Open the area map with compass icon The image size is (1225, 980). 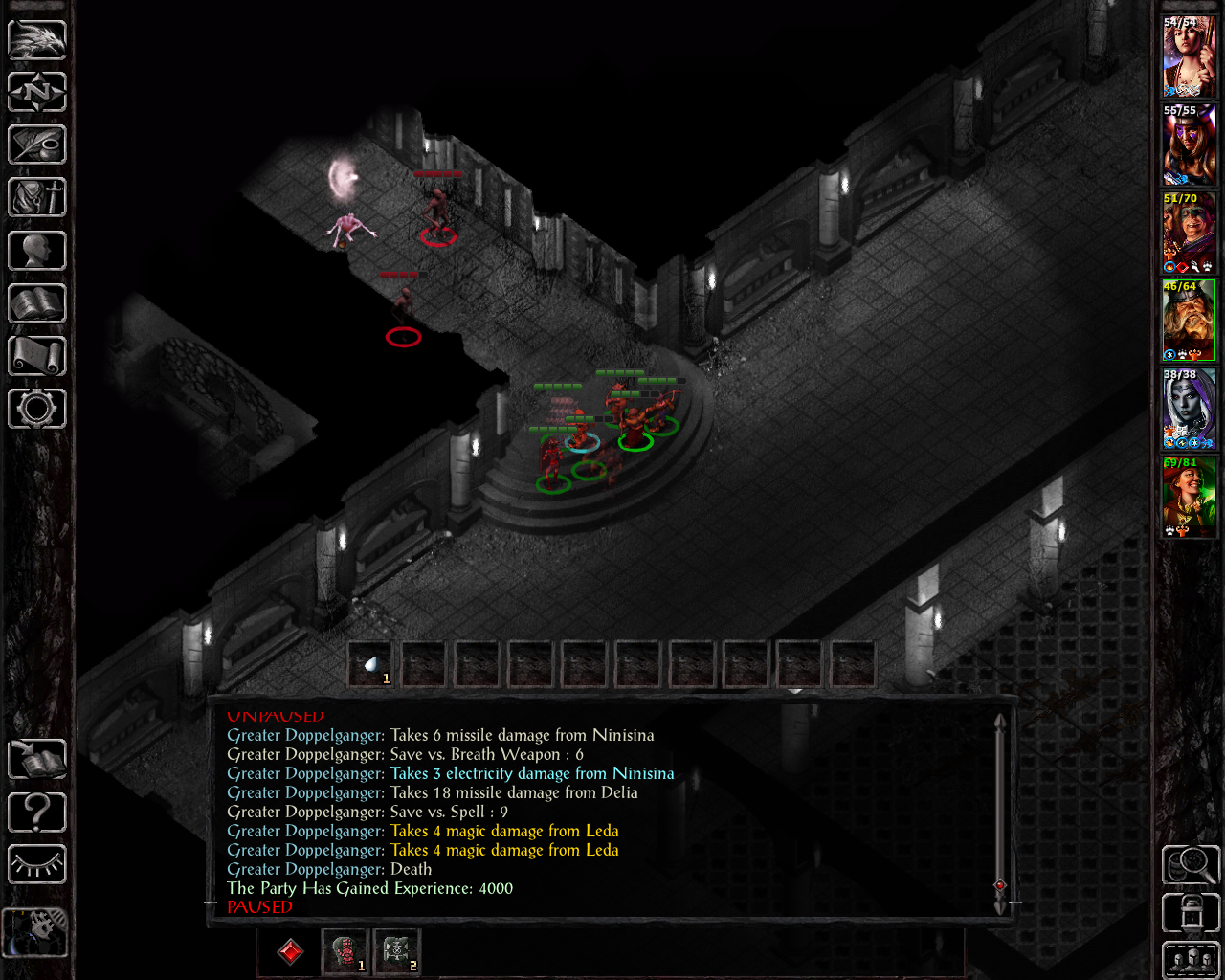click(x=37, y=92)
